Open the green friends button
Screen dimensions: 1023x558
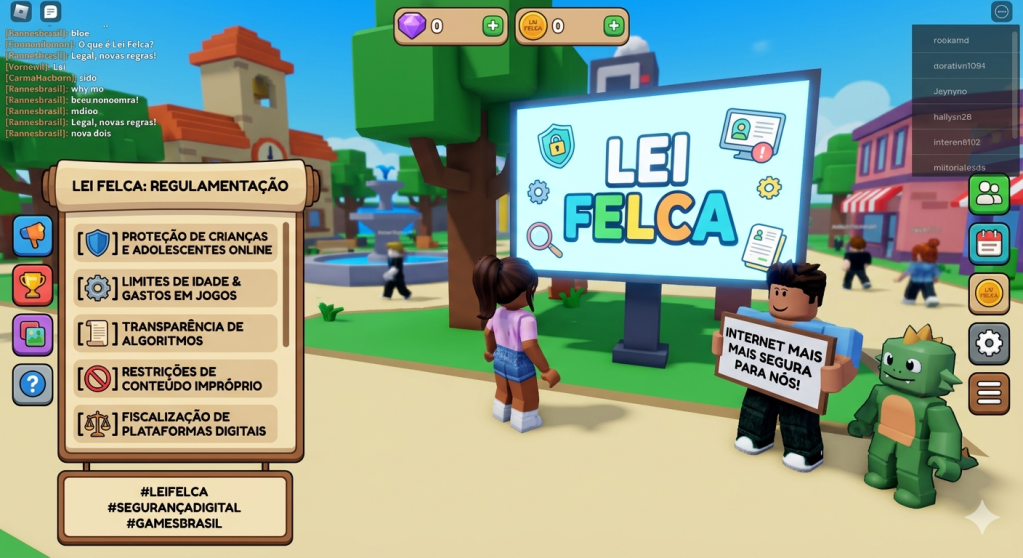pyautogui.click(x=989, y=194)
